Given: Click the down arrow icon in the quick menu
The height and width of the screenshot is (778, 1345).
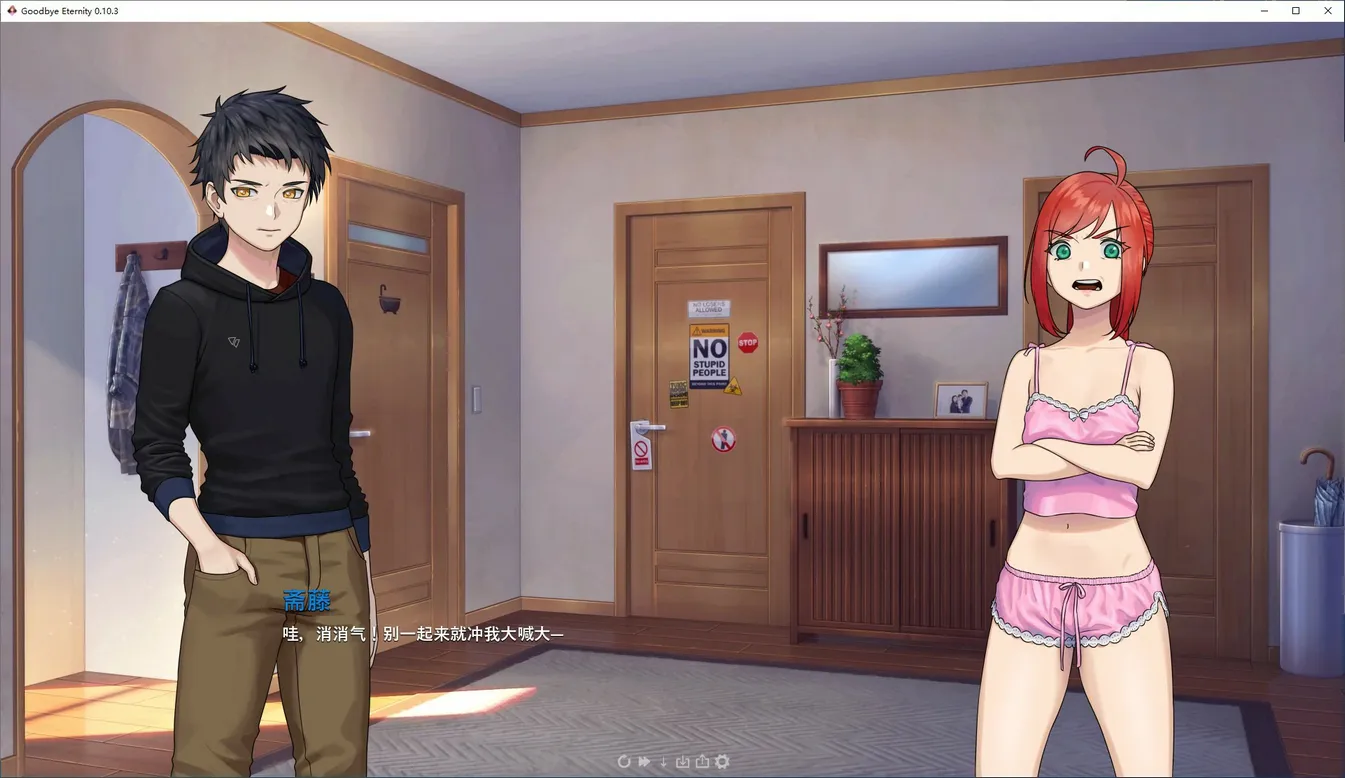Looking at the screenshot, I should [663, 762].
